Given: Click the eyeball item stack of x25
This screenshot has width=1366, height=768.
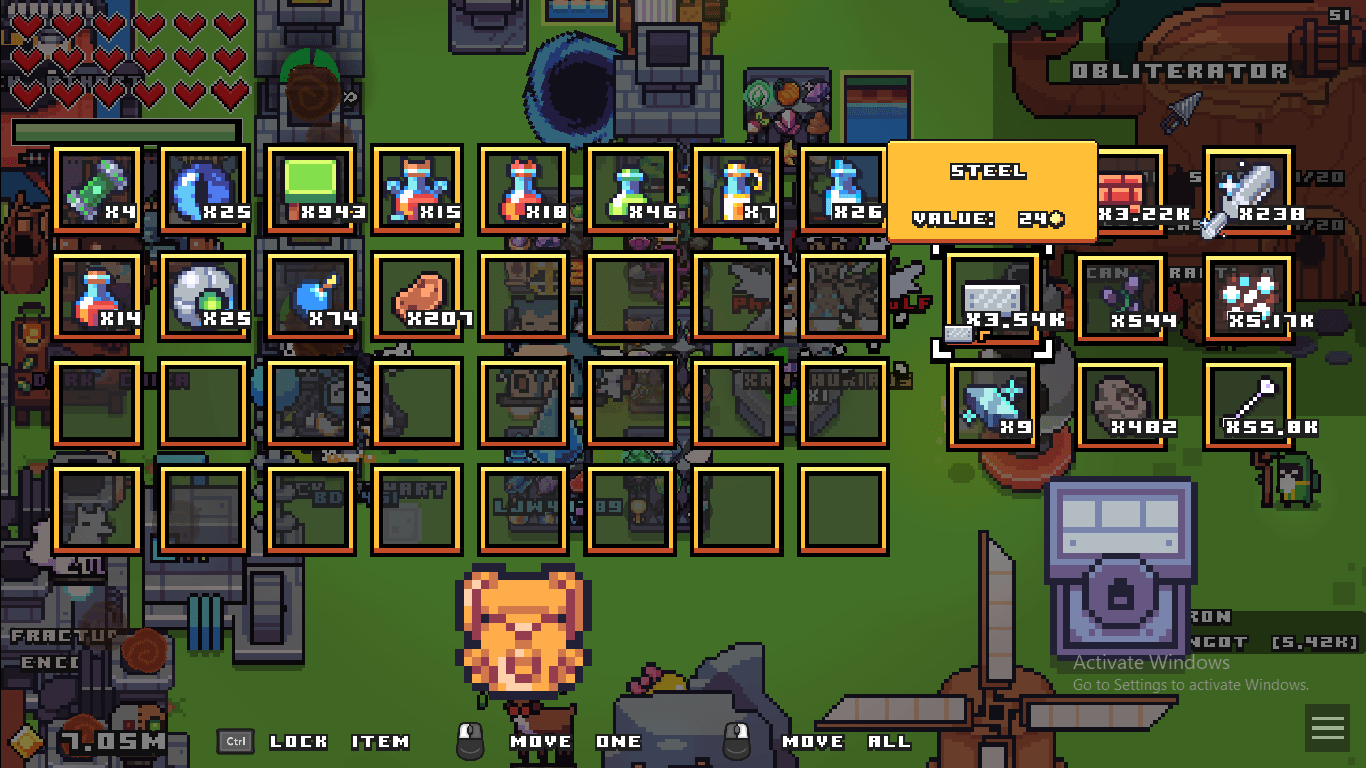Looking at the screenshot, I should tap(204, 297).
